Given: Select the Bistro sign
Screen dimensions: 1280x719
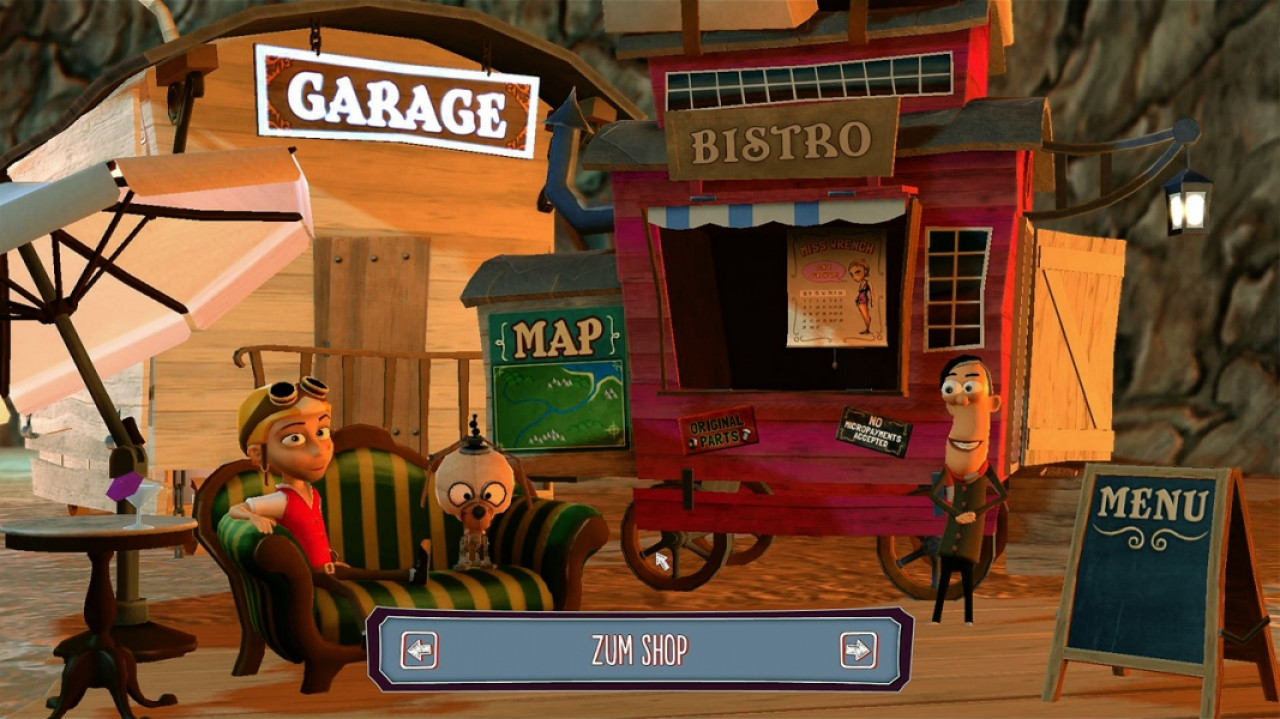Looking at the screenshot, I should pos(781,141).
